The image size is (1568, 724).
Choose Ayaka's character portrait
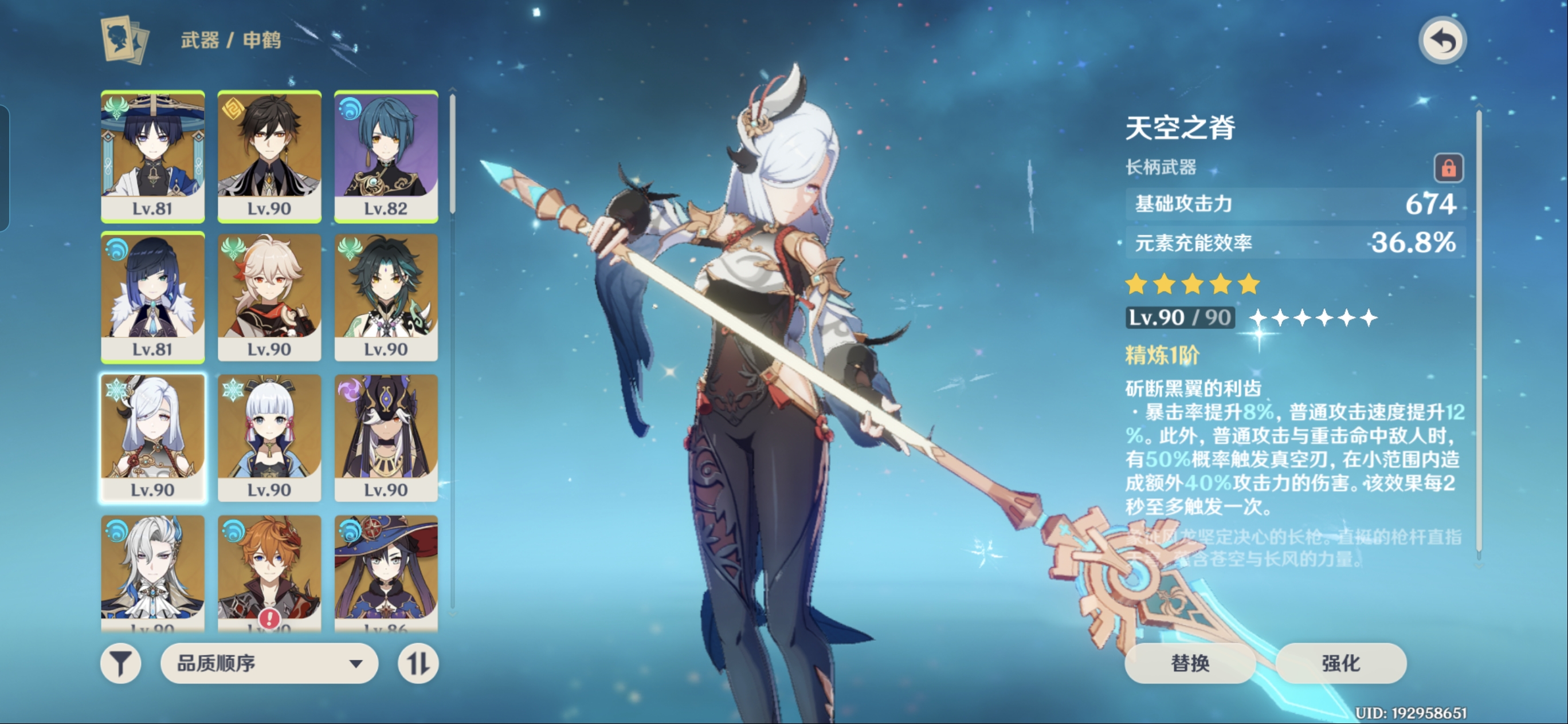(269, 438)
